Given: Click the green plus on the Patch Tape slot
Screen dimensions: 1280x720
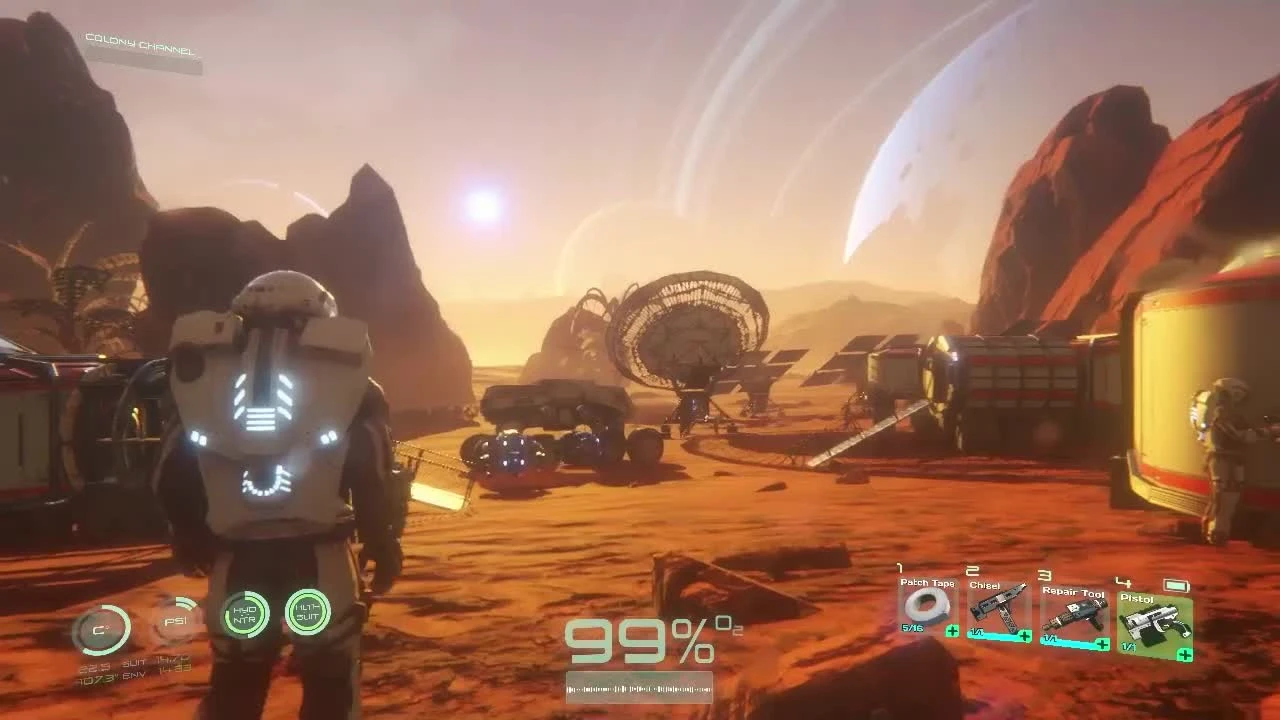Looking at the screenshot, I should [x=952, y=631].
